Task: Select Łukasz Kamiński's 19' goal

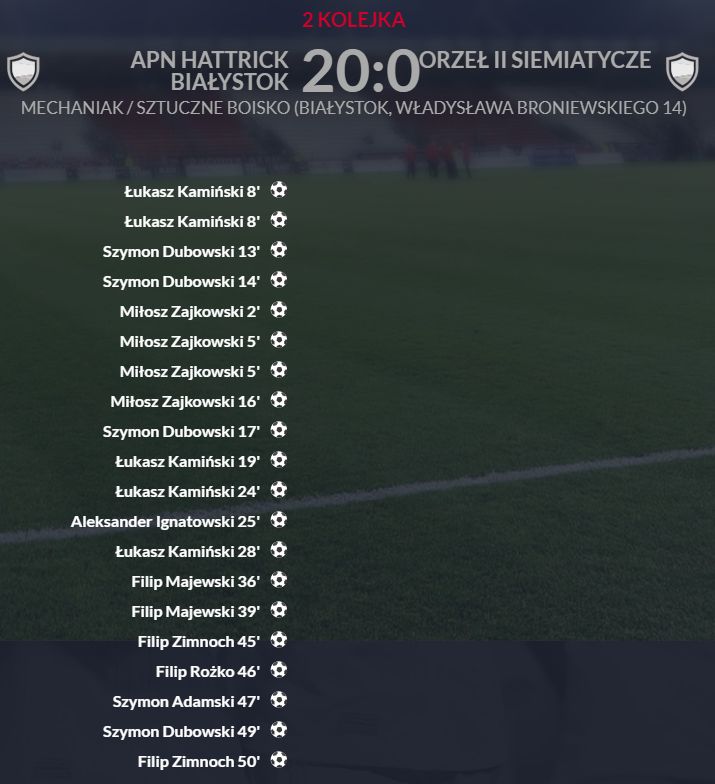Action: [x=187, y=461]
